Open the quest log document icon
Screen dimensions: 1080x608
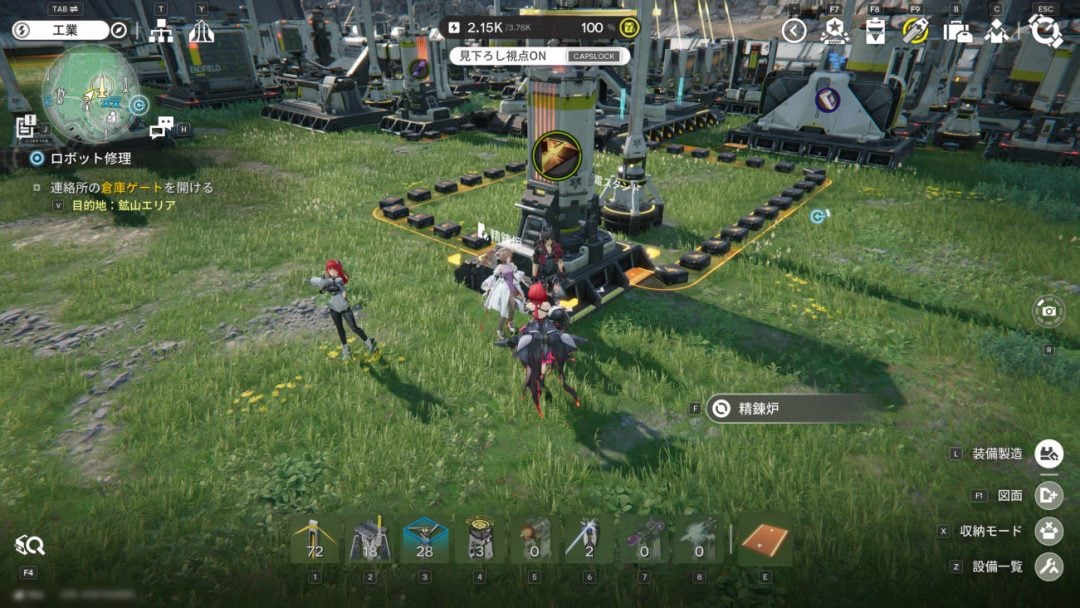[x=26, y=126]
